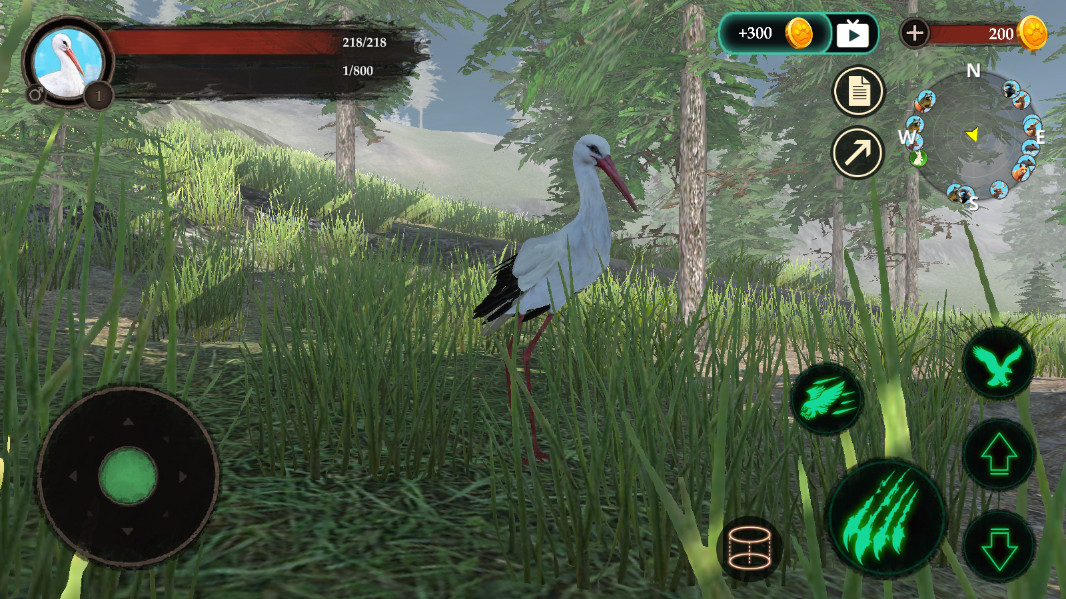Tap the orange cylinder button
The image size is (1066, 599).
pyautogui.click(x=749, y=548)
